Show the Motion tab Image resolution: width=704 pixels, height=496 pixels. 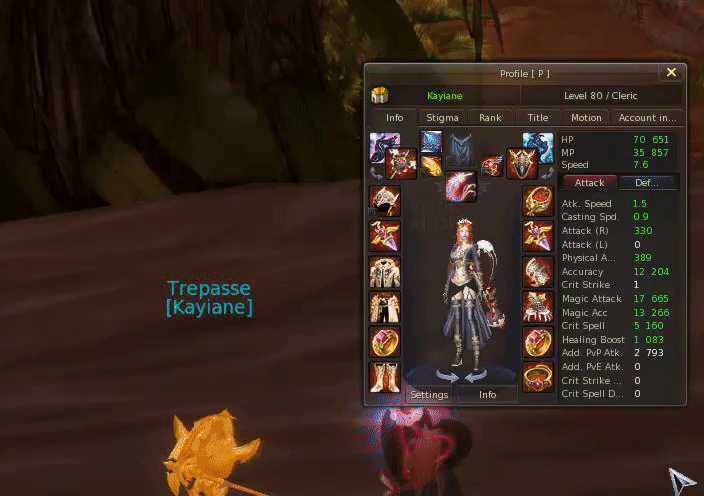pos(586,117)
